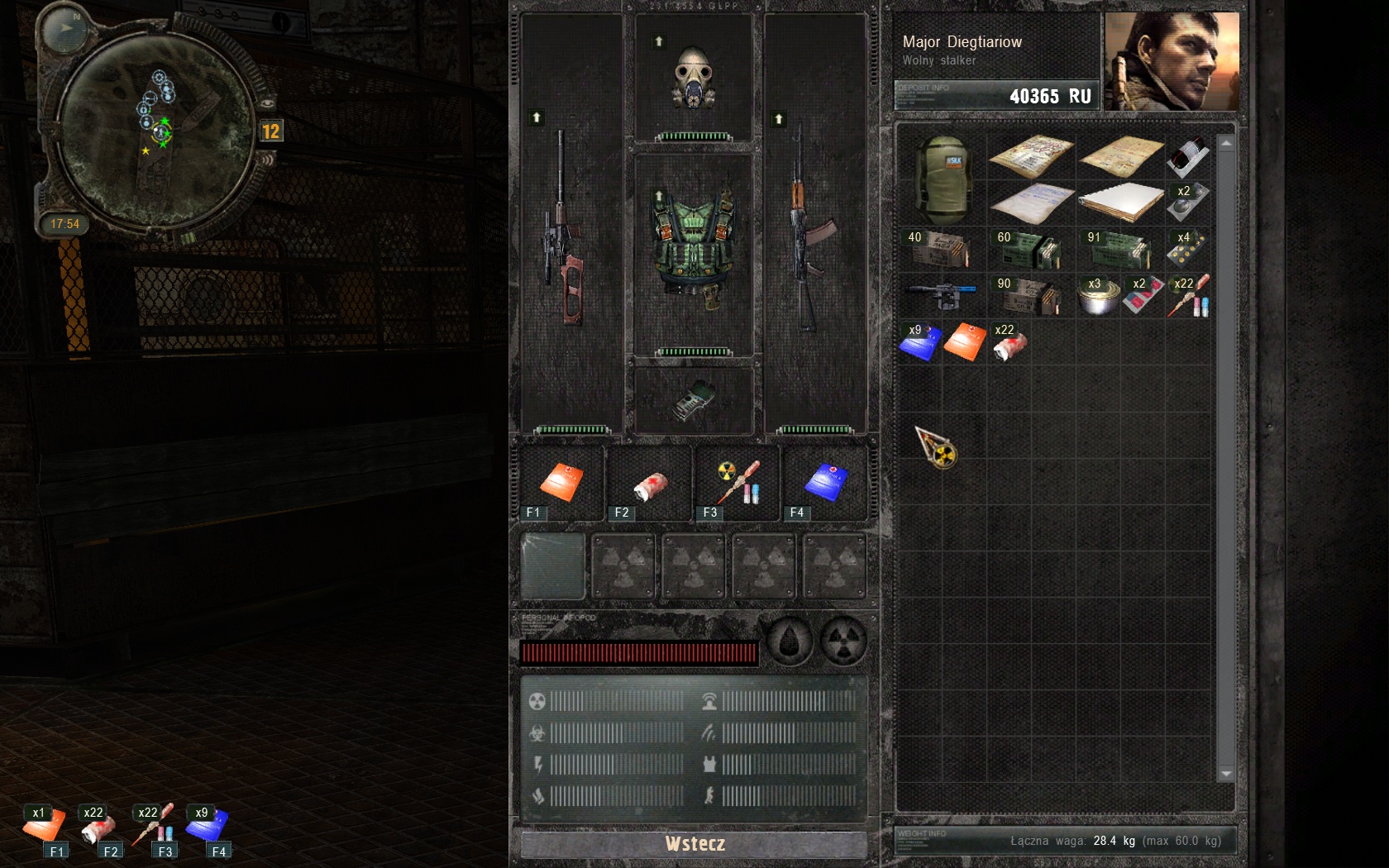Select the canned food stack x3

point(1099,296)
